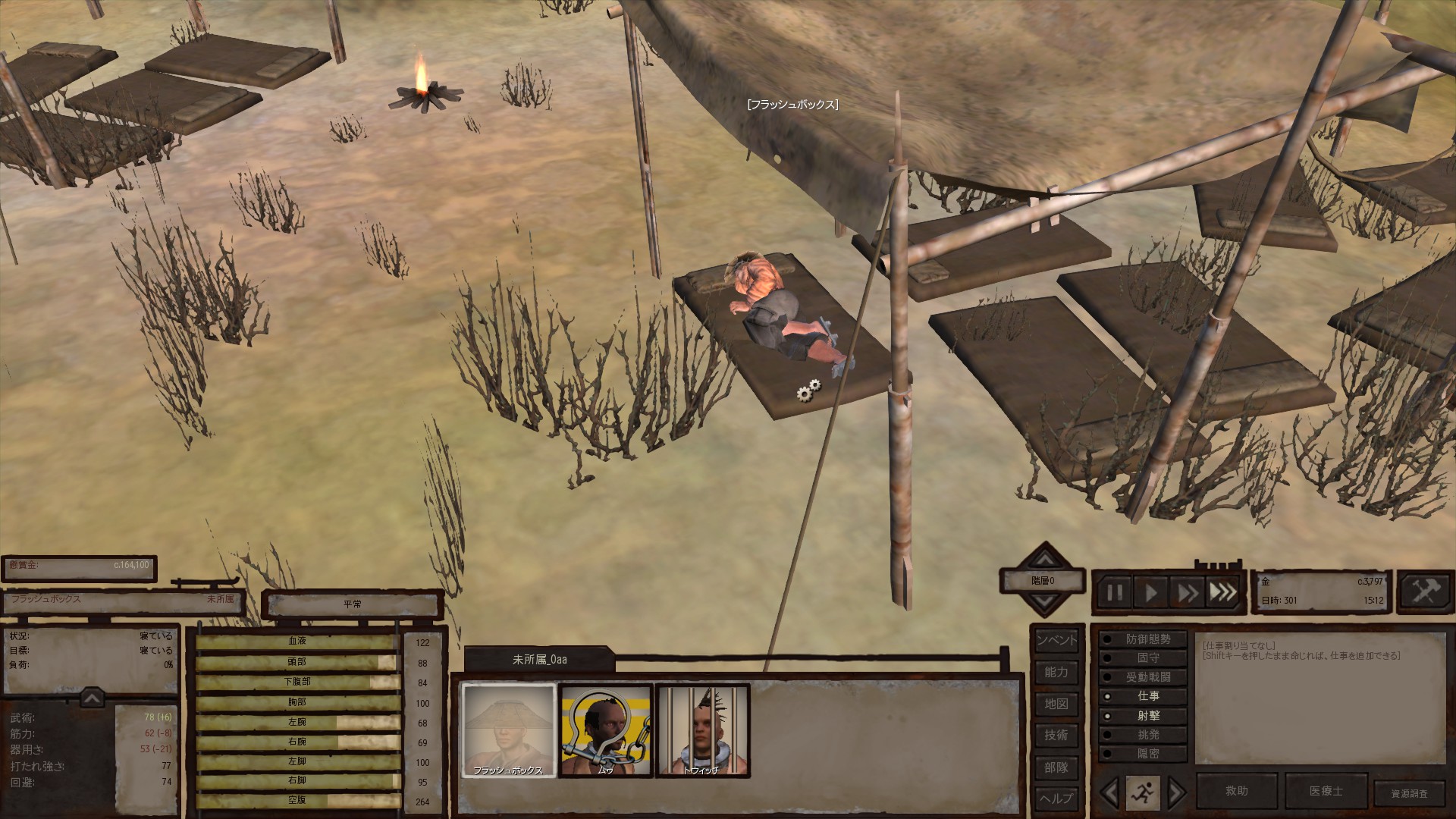Open the build mode hammer button
Viewport: 1456px width, 819px height.
tap(1423, 591)
